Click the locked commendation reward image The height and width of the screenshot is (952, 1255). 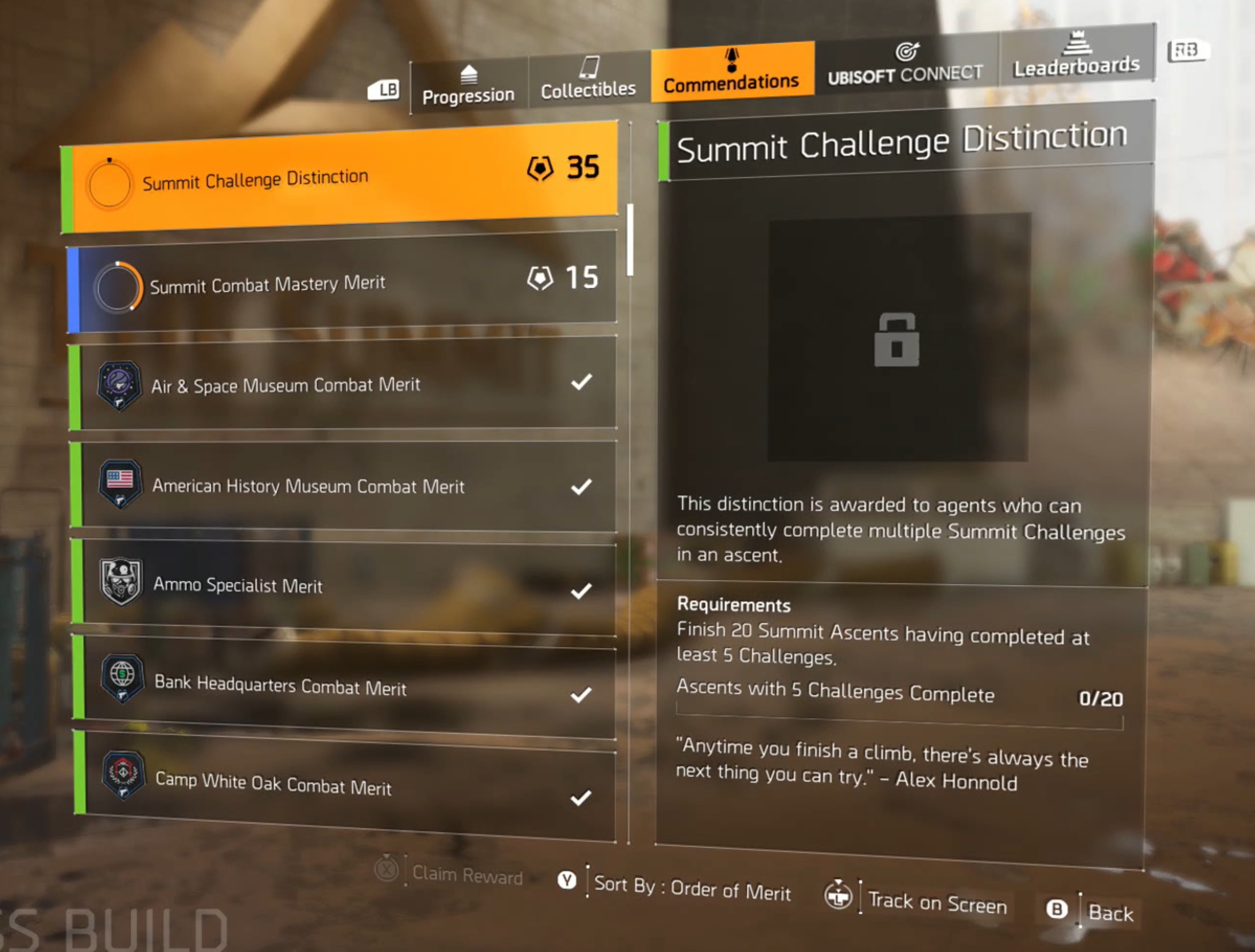(x=898, y=338)
